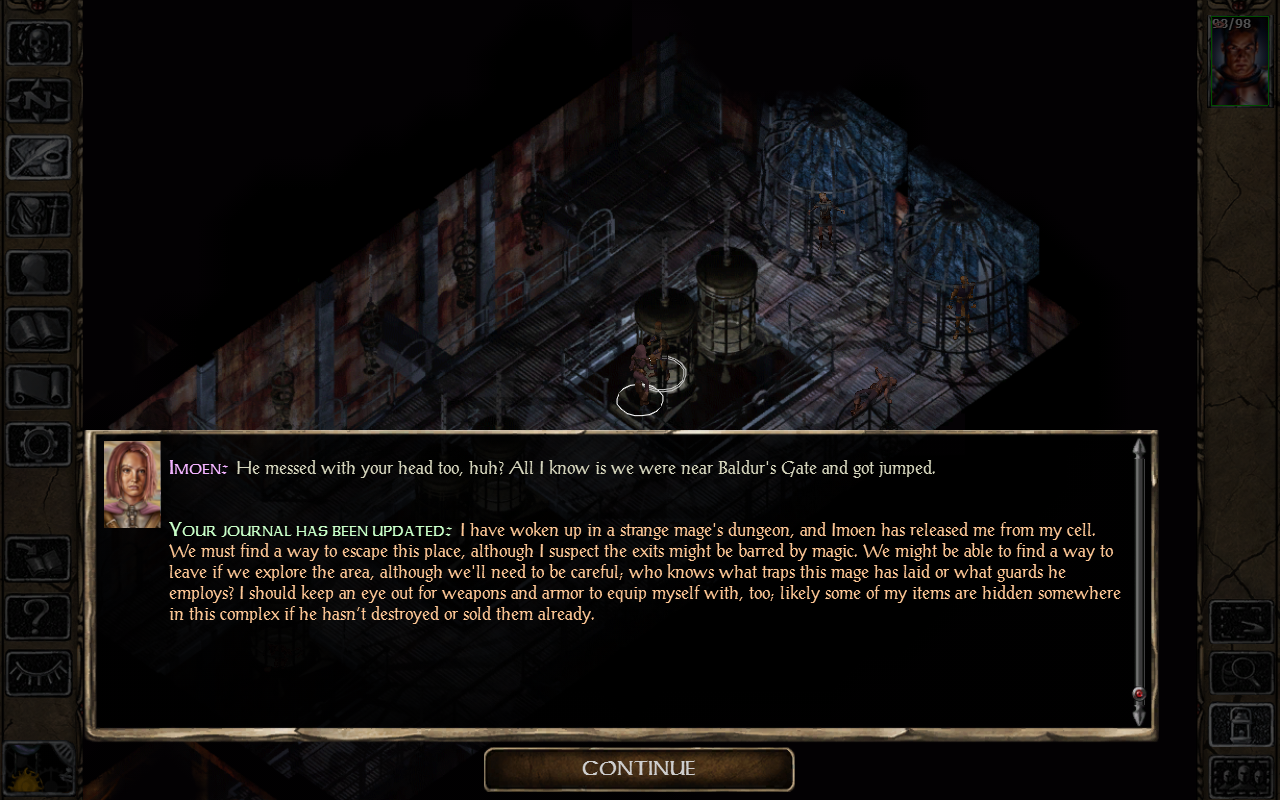The width and height of the screenshot is (1280, 800).
Task: Select the party member portrait
Action: tap(1240, 62)
